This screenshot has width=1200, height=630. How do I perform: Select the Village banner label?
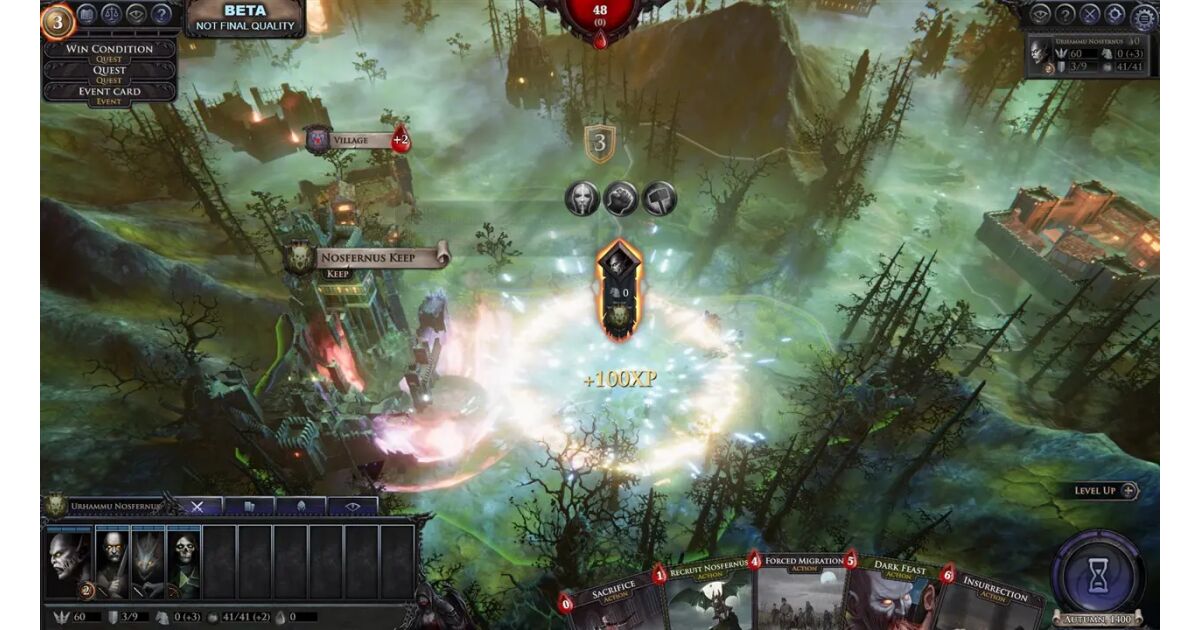[x=357, y=140]
